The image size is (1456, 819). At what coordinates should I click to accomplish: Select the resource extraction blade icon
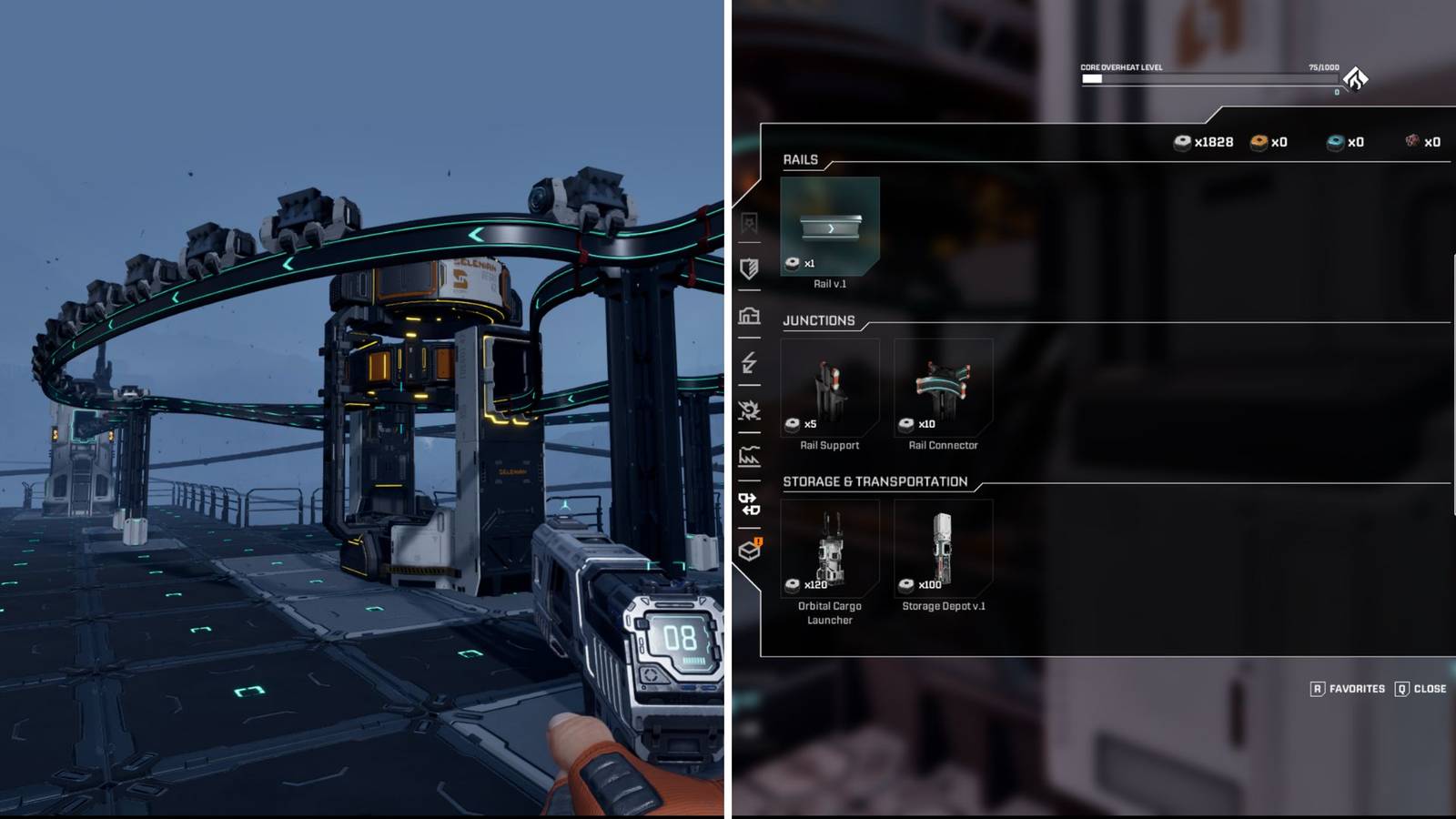(748, 411)
